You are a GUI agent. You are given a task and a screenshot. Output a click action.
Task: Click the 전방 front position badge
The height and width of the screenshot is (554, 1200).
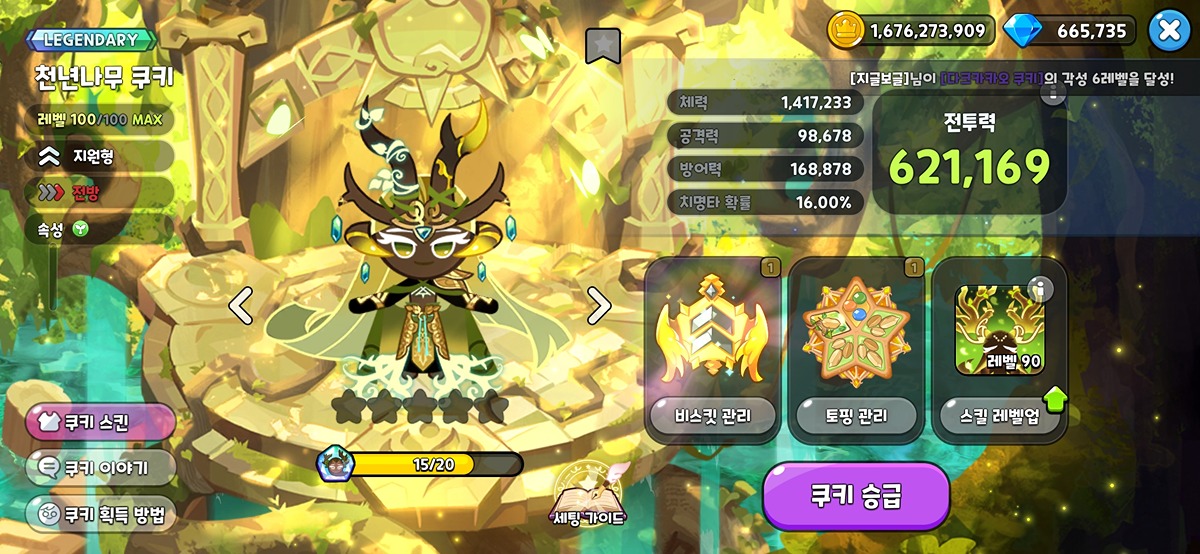[x=98, y=192]
